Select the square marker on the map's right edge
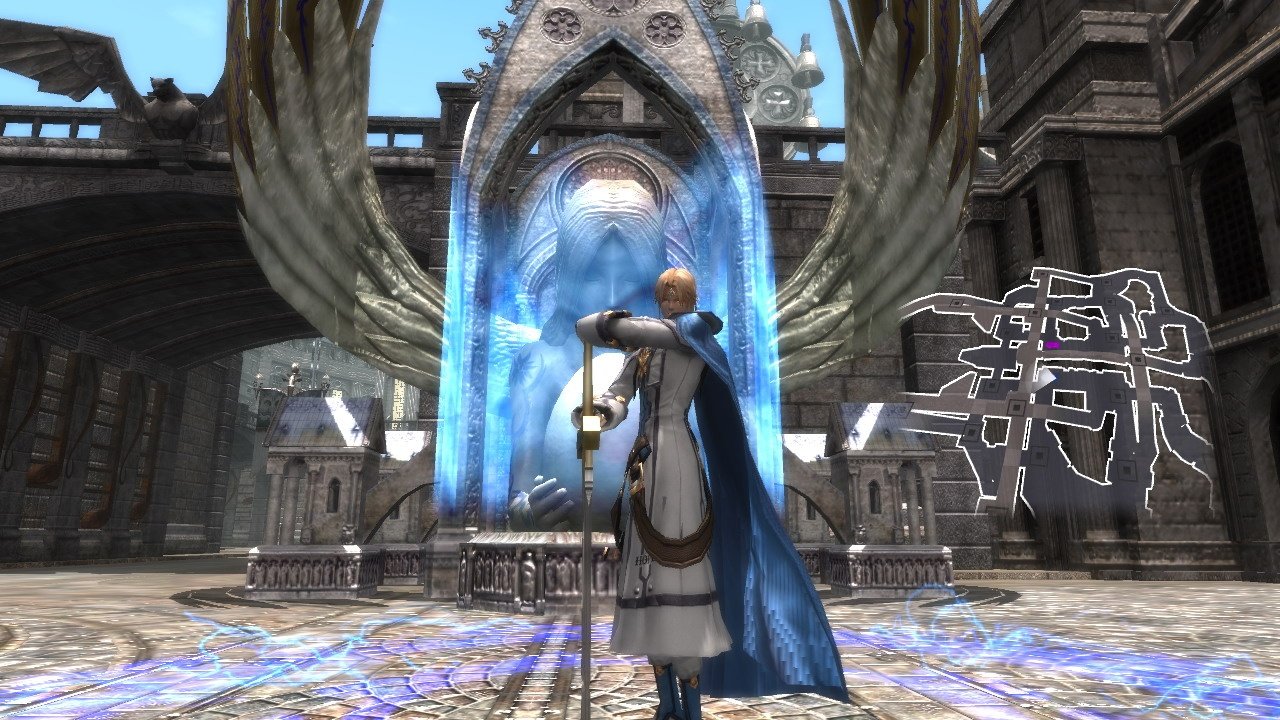This screenshot has width=1280, height=720. point(1166,310)
